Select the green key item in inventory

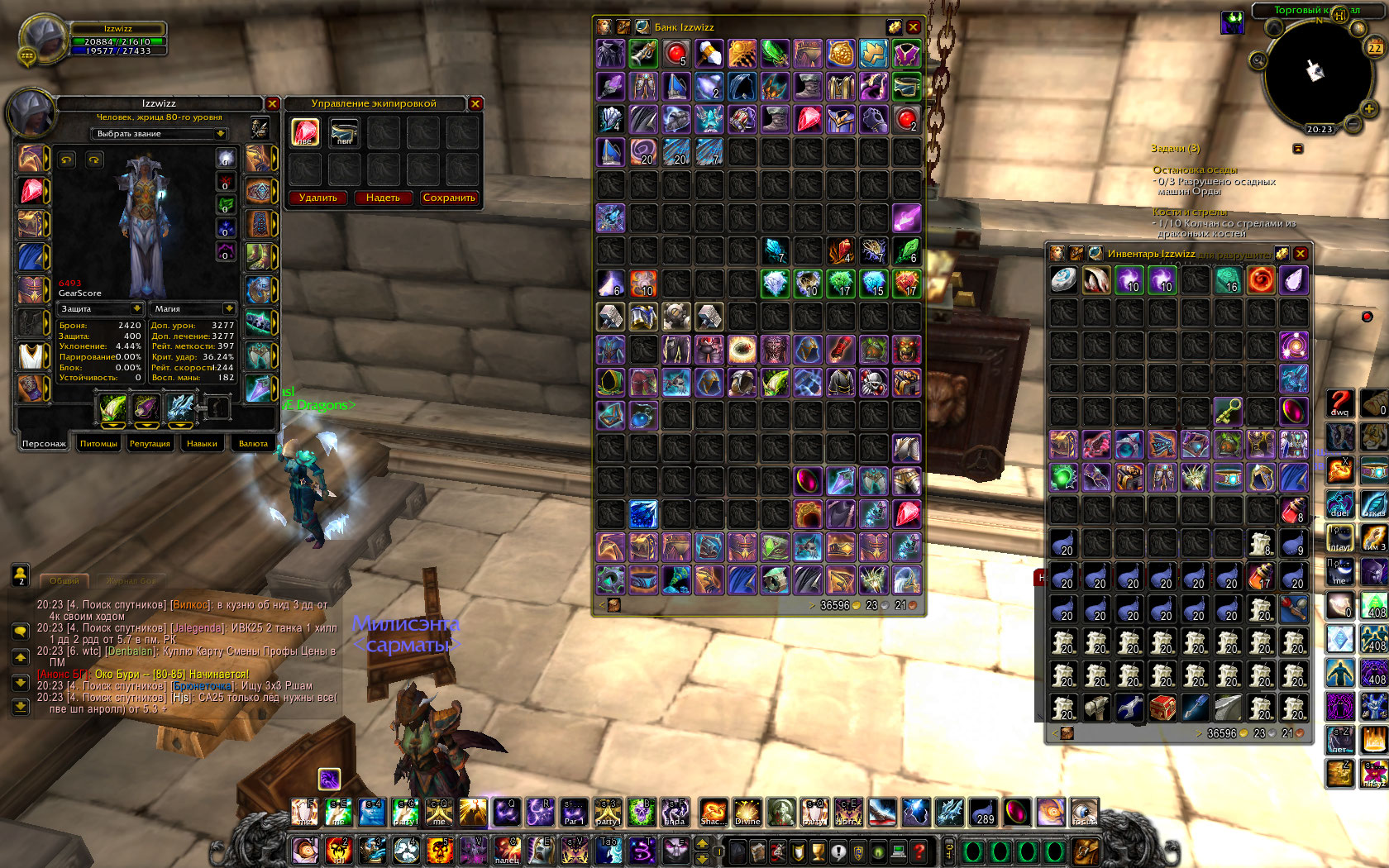[x=1228, y=410]
